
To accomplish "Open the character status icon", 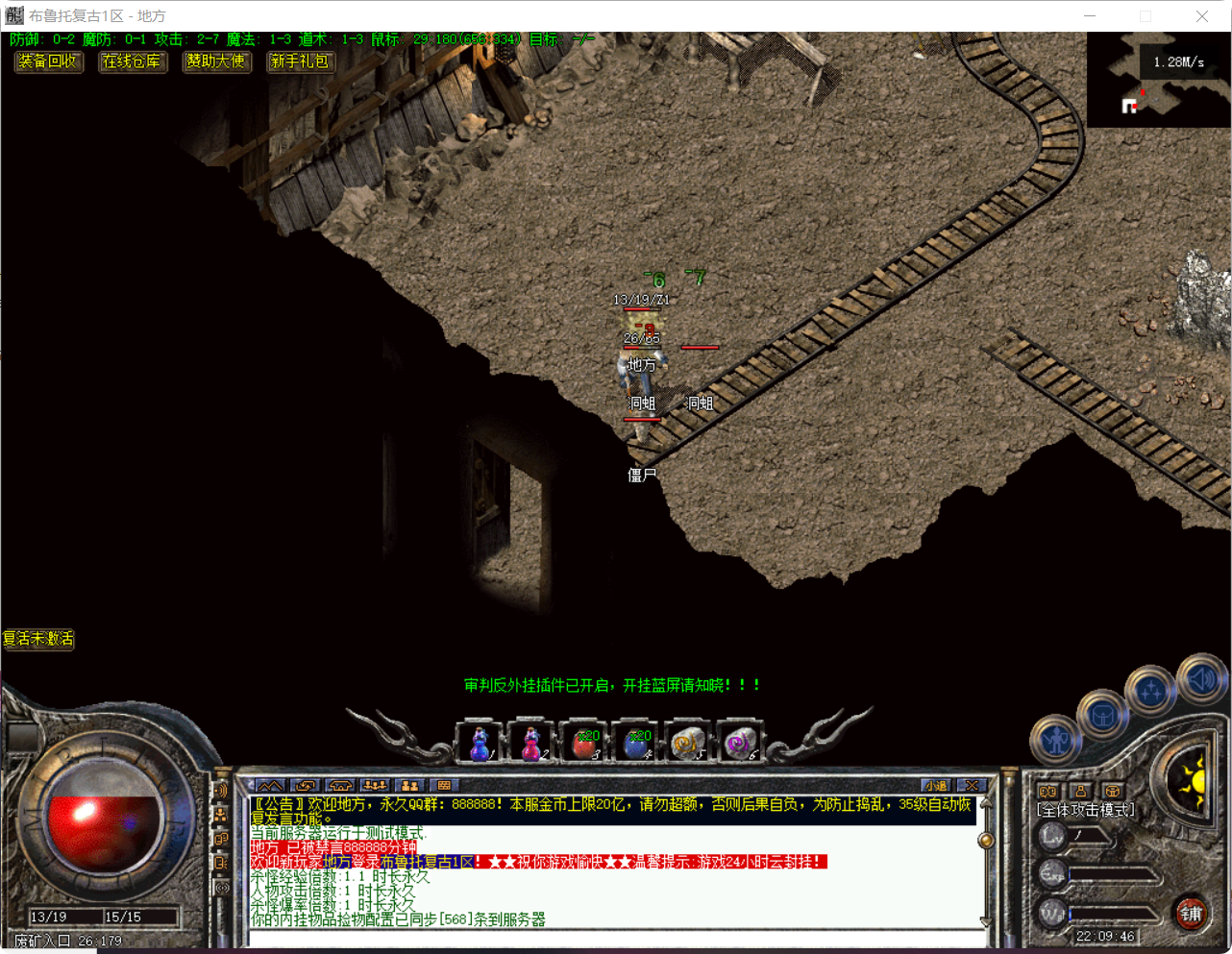I will point(1057,740).
